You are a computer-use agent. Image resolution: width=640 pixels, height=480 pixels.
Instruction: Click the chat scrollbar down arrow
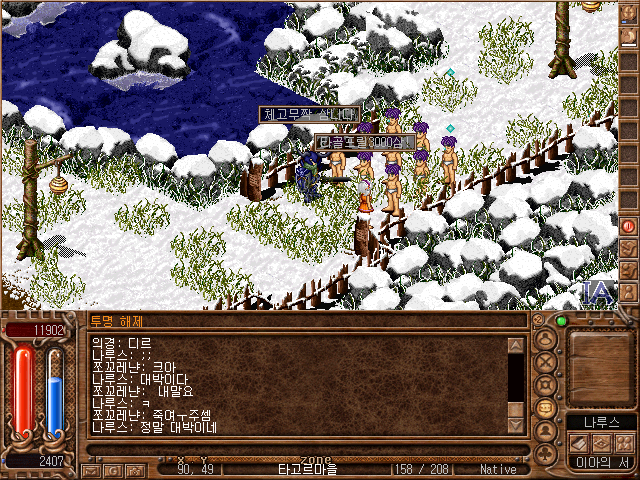click(x=516, y=425)
